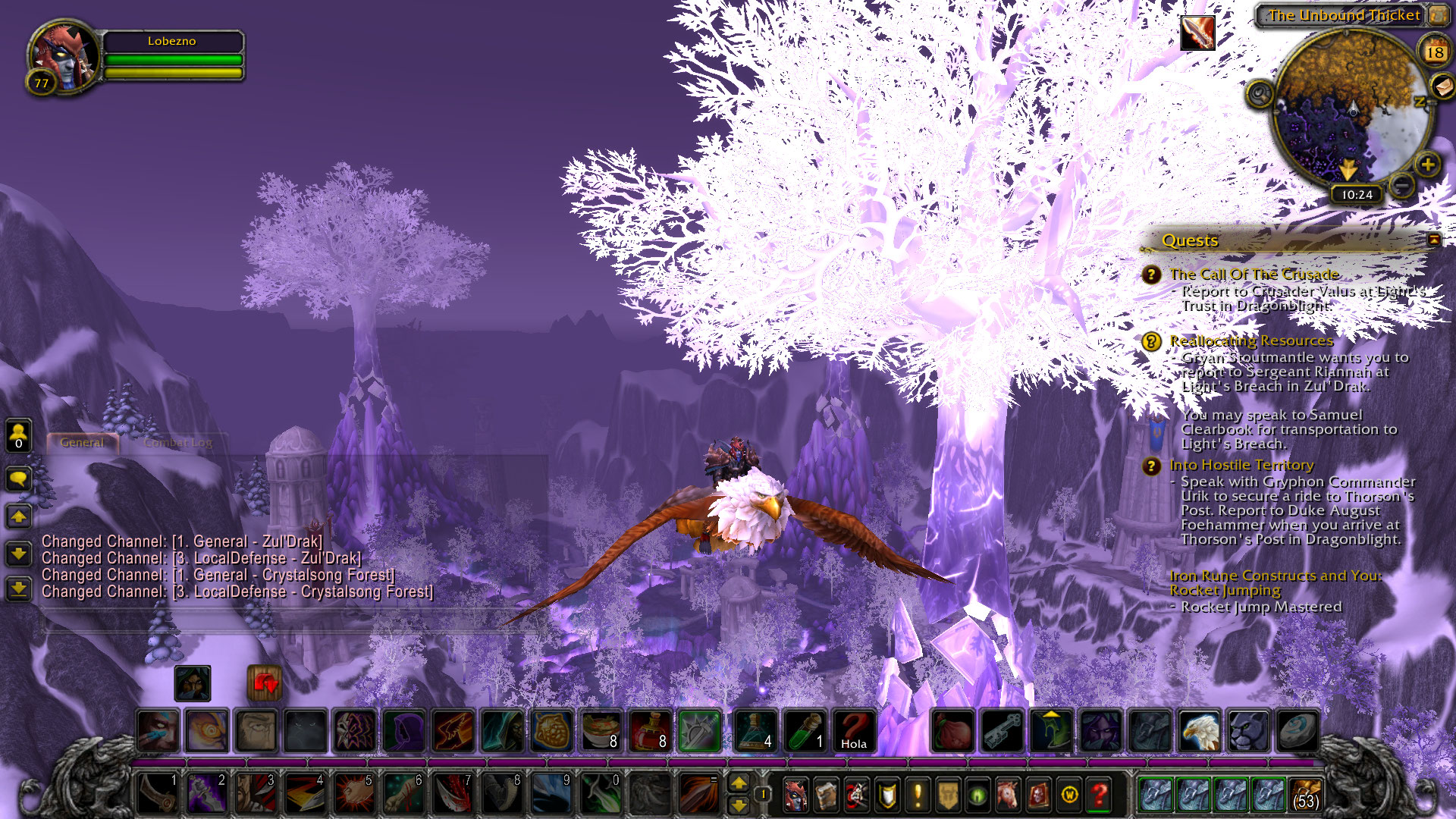The height and width of the screenshot is (819, 1456).
Task: Open the red question mark help button
Action: coord(1099,795)
